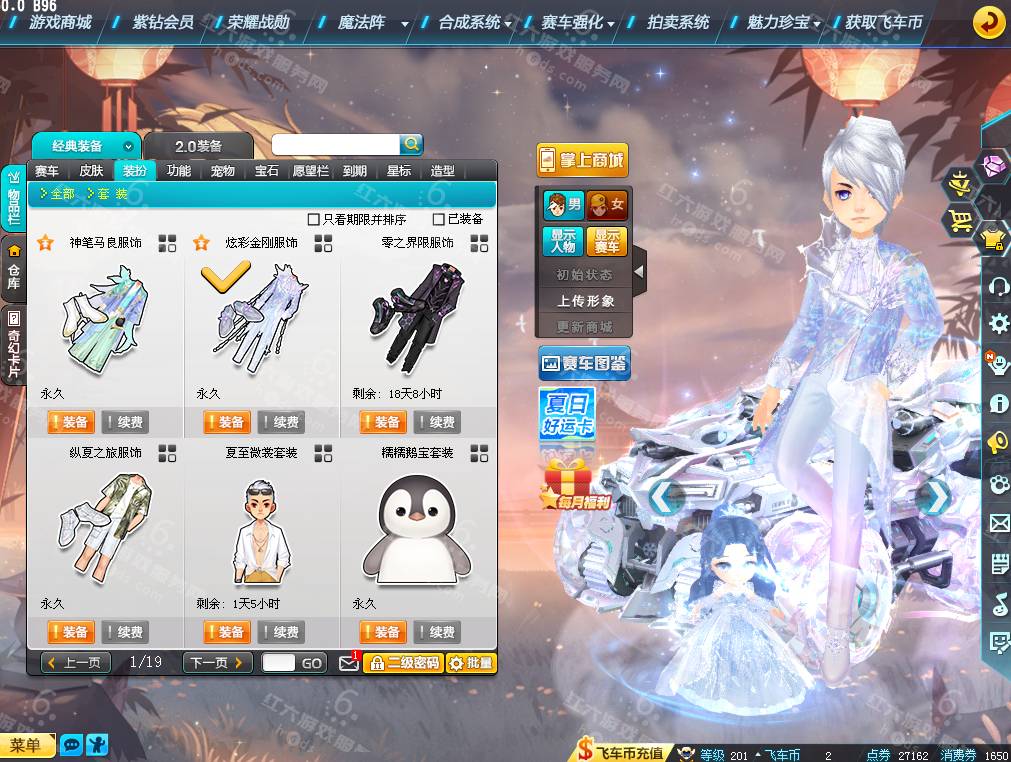
Task: Switch to the 2.0装备 tab
Action: coord(198,146)
